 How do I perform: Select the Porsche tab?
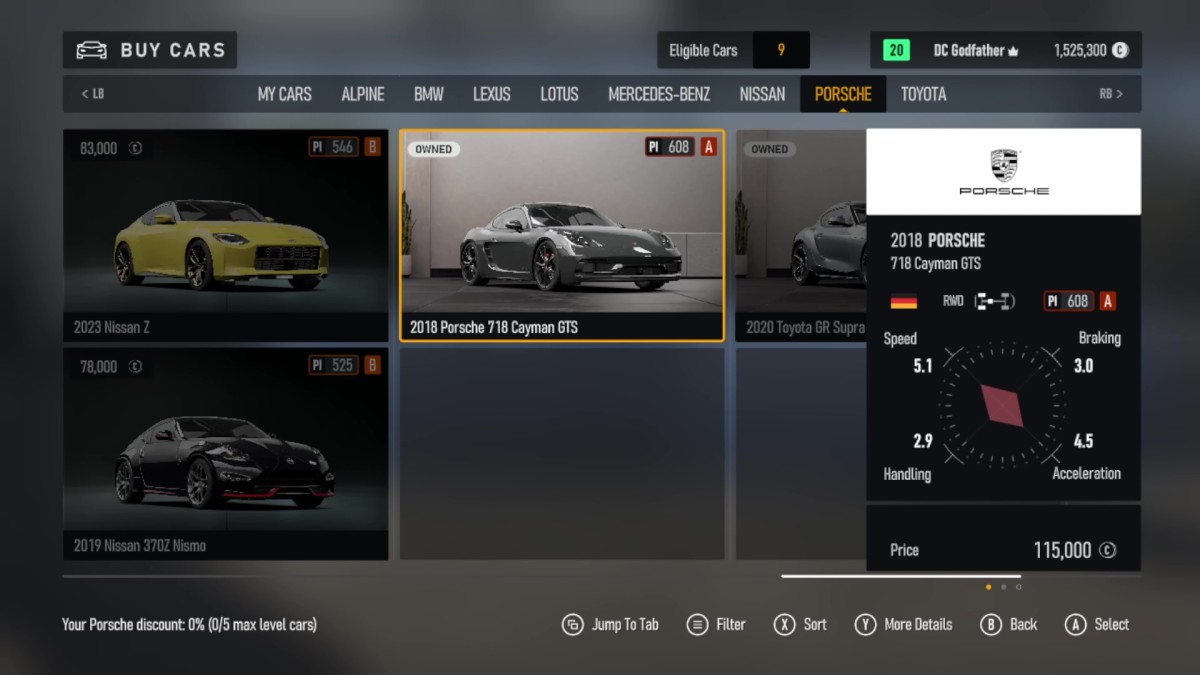click(x=843, y=94)
